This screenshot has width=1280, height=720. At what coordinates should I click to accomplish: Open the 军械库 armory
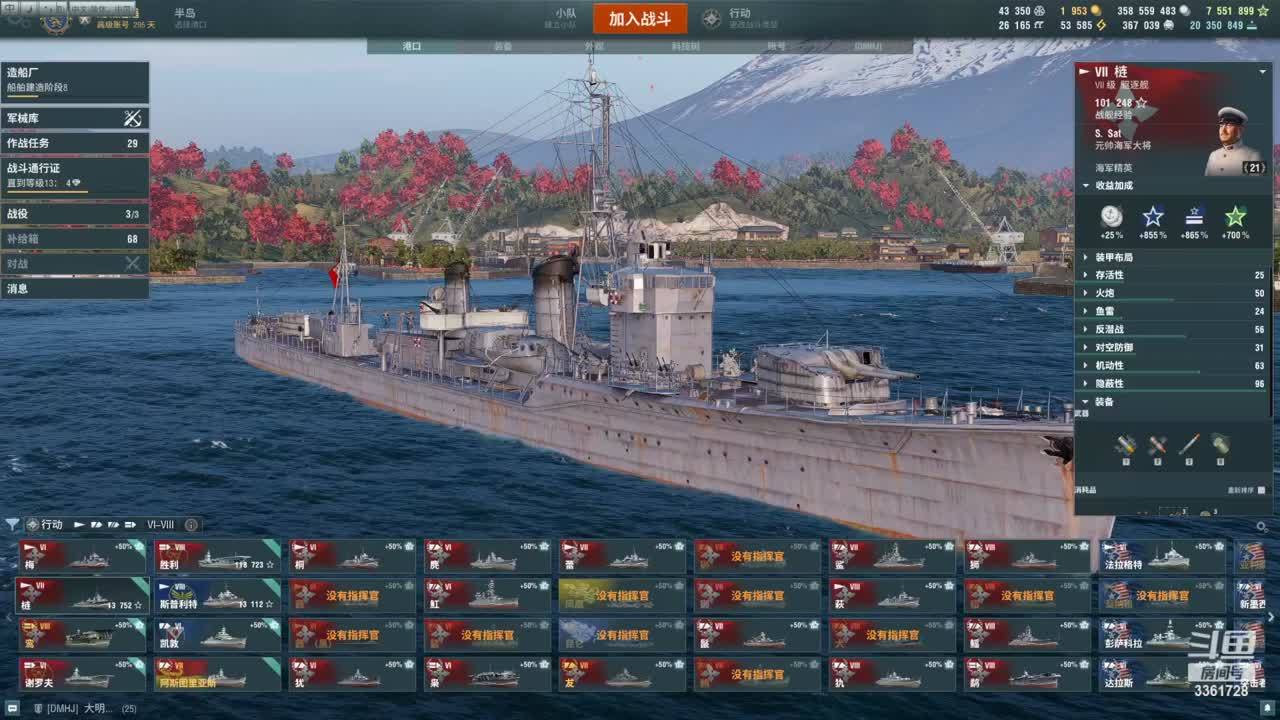[x=74, y=118]
